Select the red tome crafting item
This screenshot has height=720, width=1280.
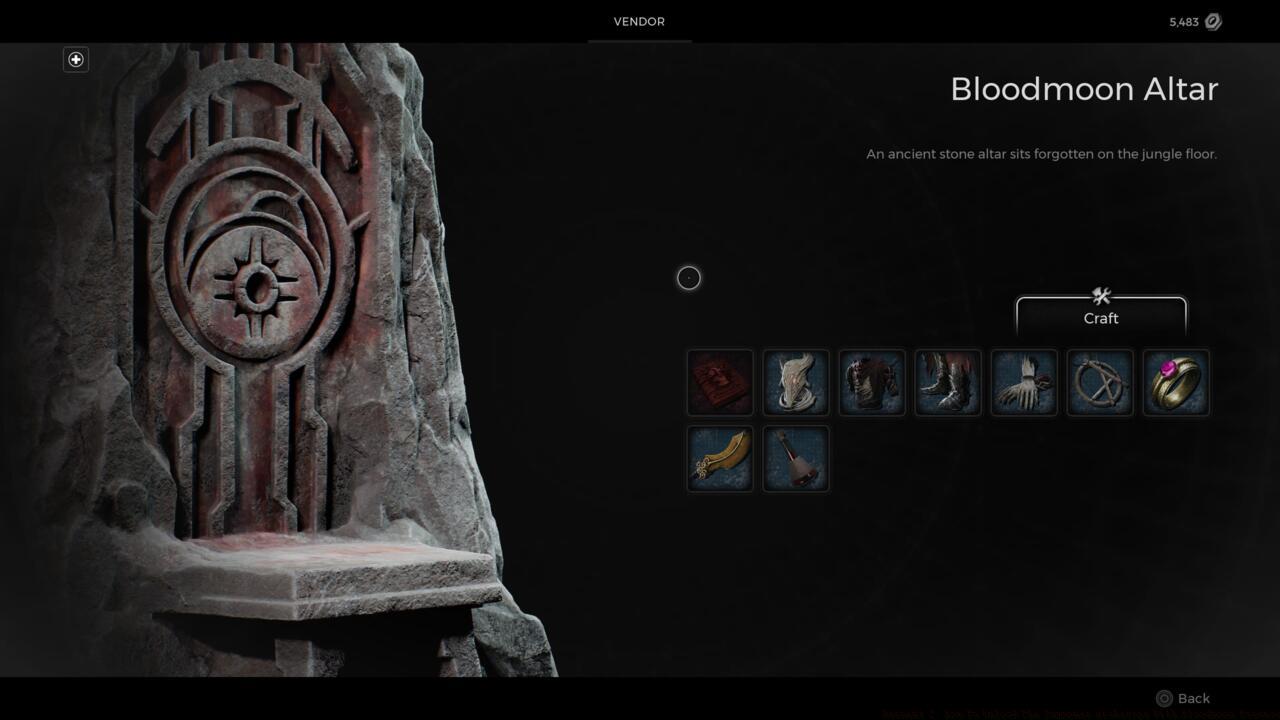(719, 382)
